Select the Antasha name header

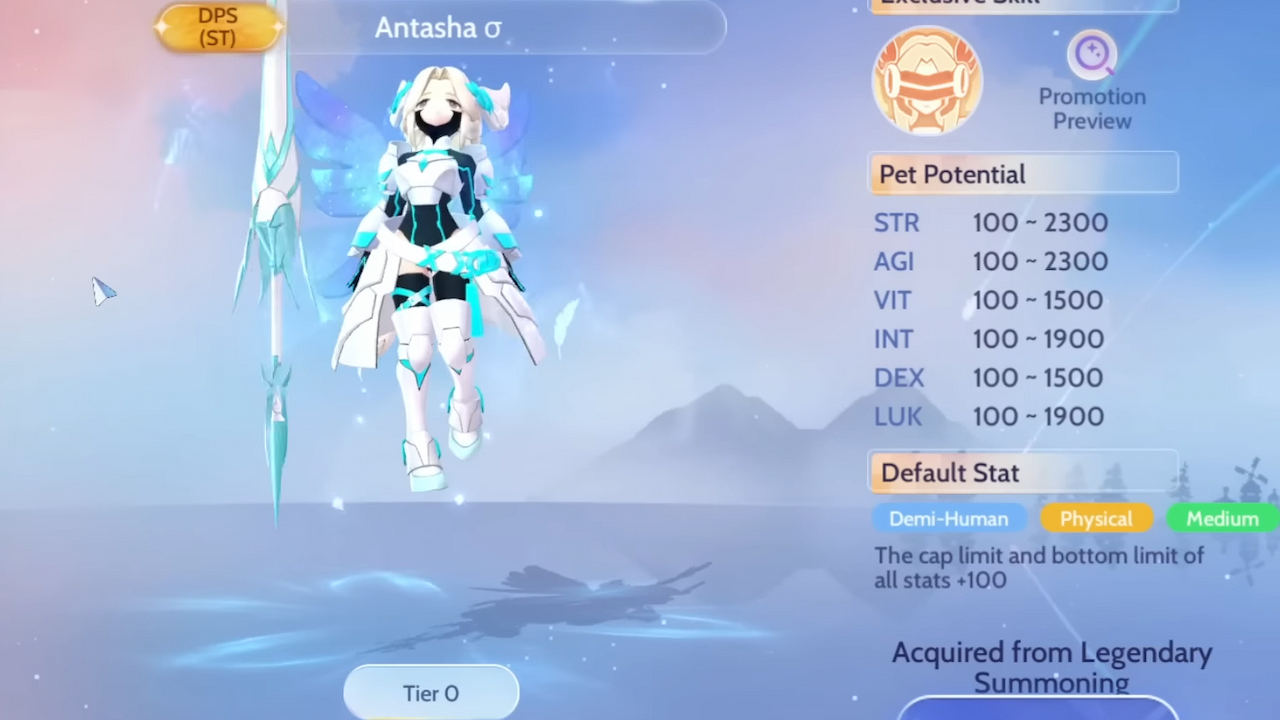click(x=437, y=28)
